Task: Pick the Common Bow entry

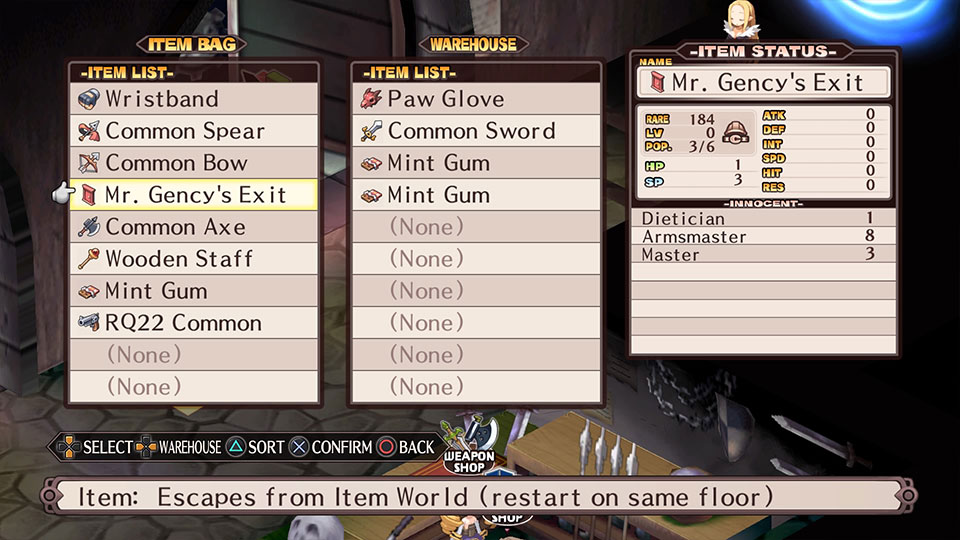Action: pos(195,163)
